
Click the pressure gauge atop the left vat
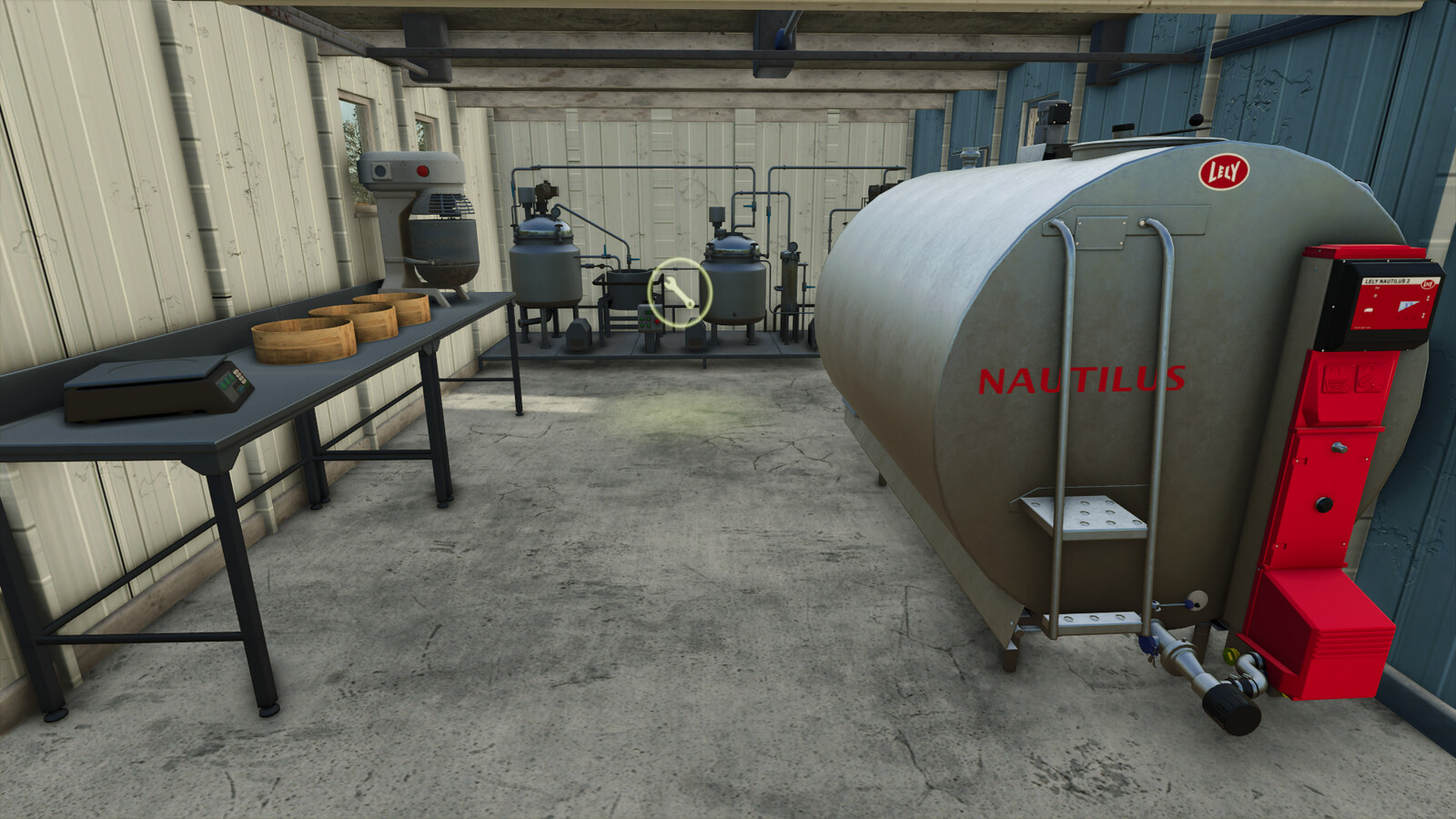pyautogui.click(x=555, y=211)
